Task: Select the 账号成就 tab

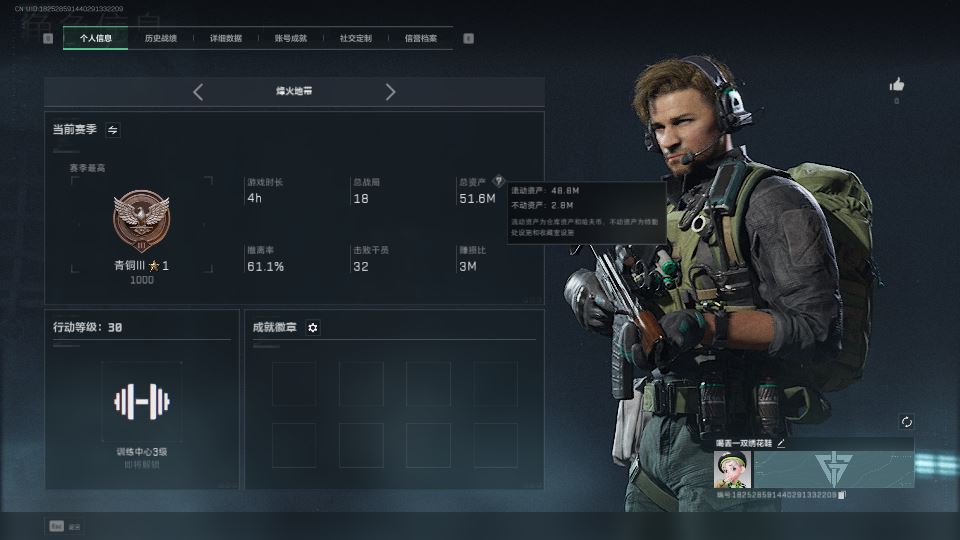Action: tap(290, 39)
